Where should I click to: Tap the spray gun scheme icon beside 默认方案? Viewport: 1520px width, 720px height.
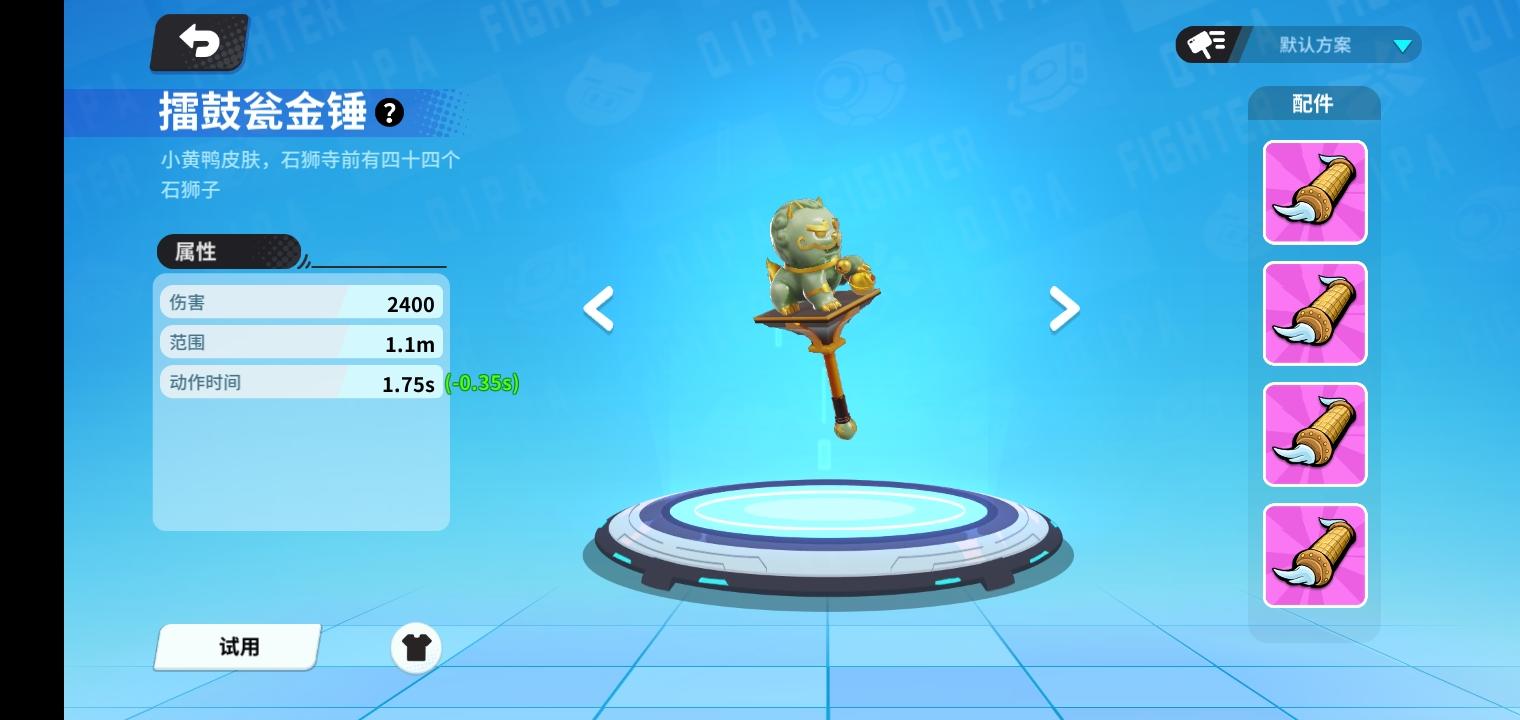pos(1205,43)
